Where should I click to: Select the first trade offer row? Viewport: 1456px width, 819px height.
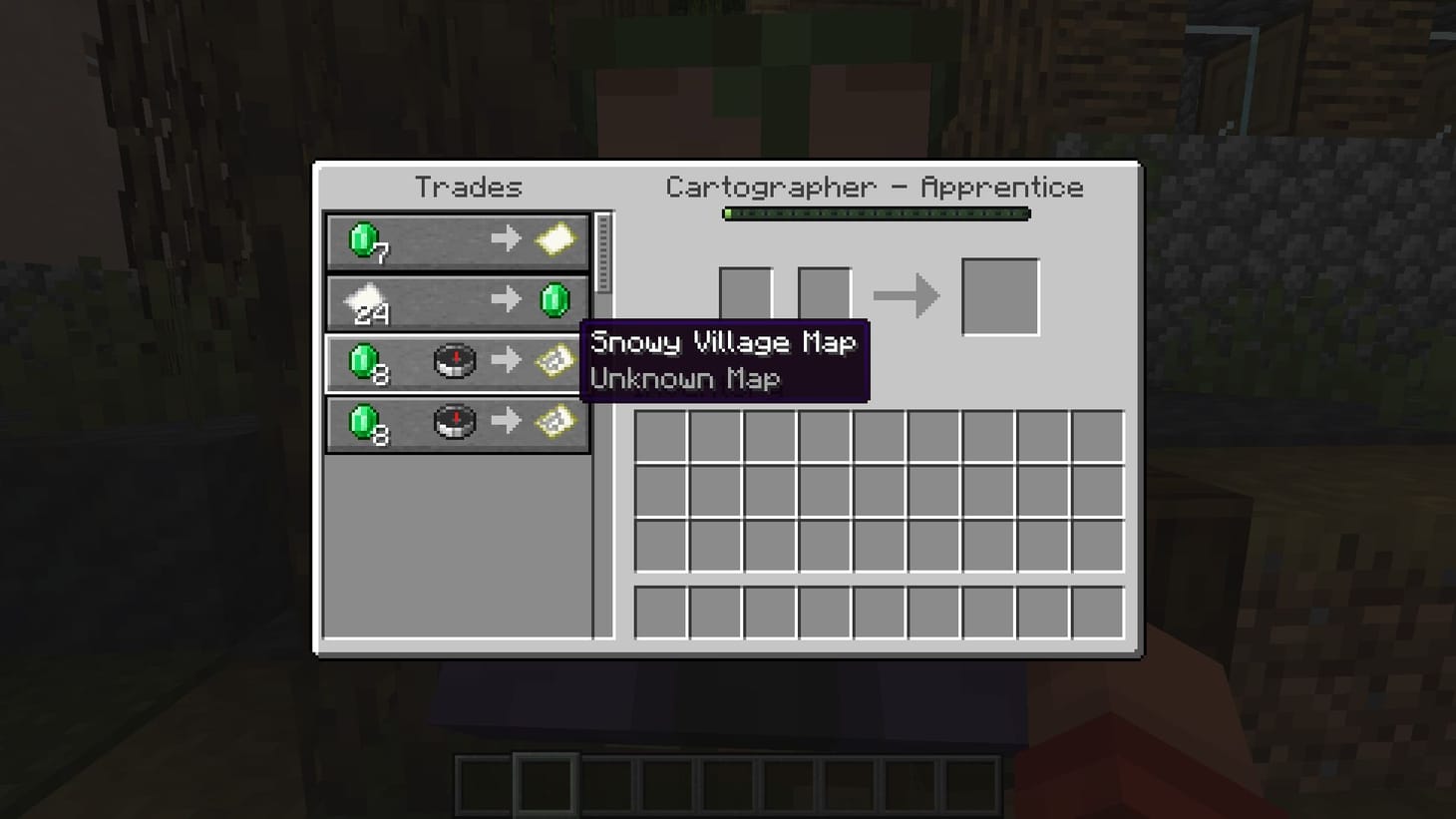(456, 239)
